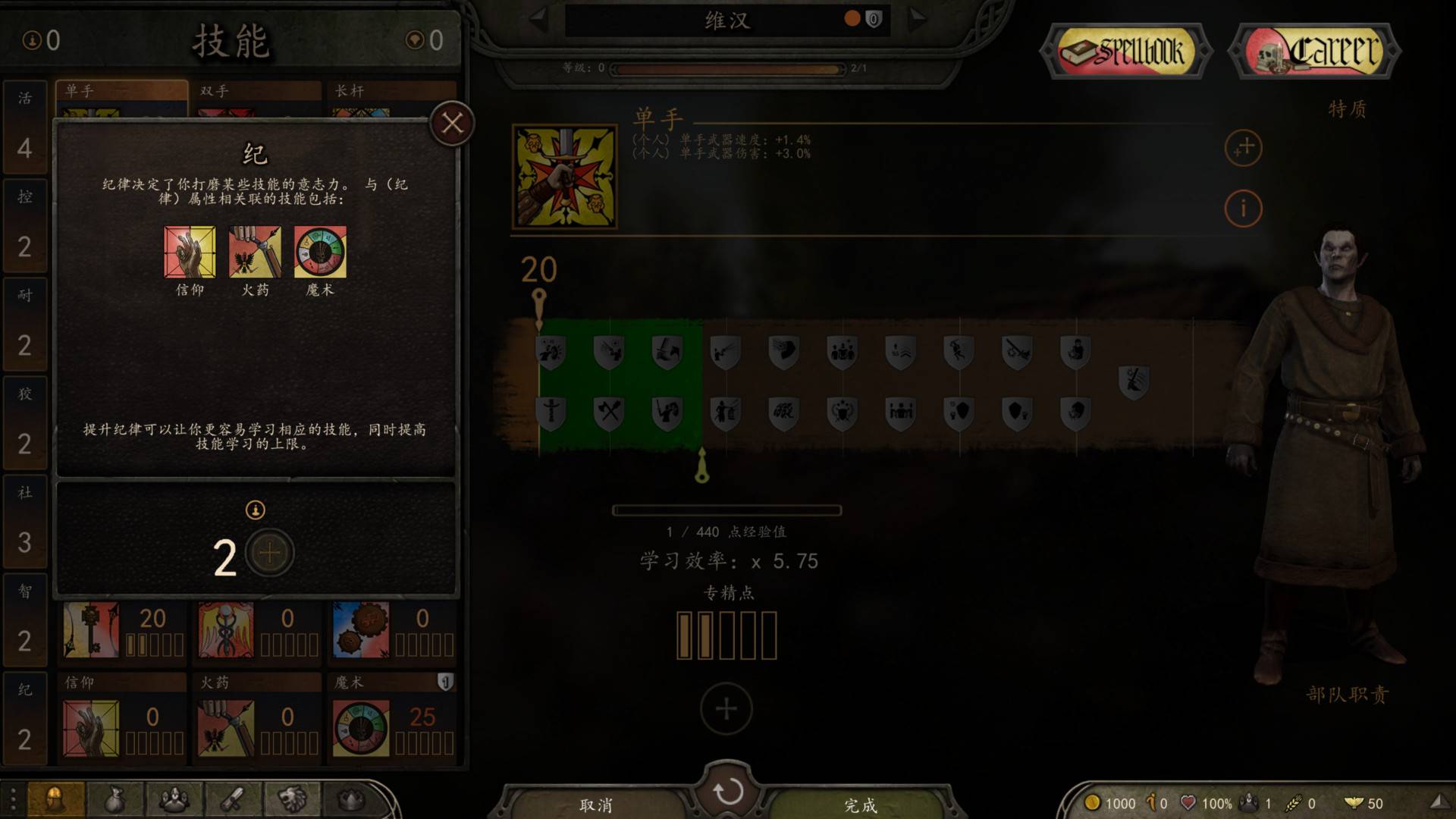
Task: Open the Inventory bag icon
Action: 115,800
